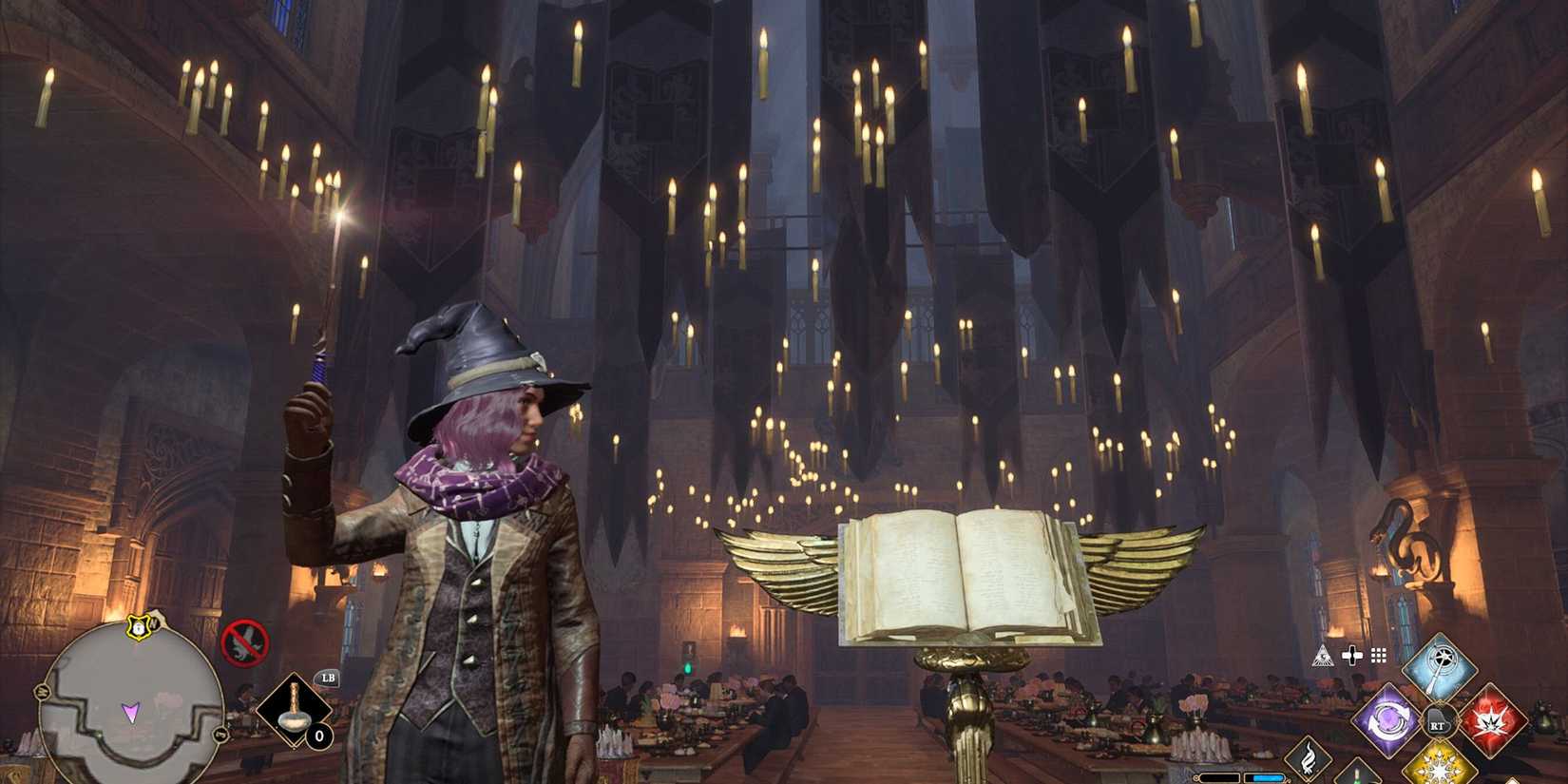Image resolution: width=1568 pixels, height=784 pixels.
Task: Click the no-spellcasting restriction badge
Action: [246, 641]
